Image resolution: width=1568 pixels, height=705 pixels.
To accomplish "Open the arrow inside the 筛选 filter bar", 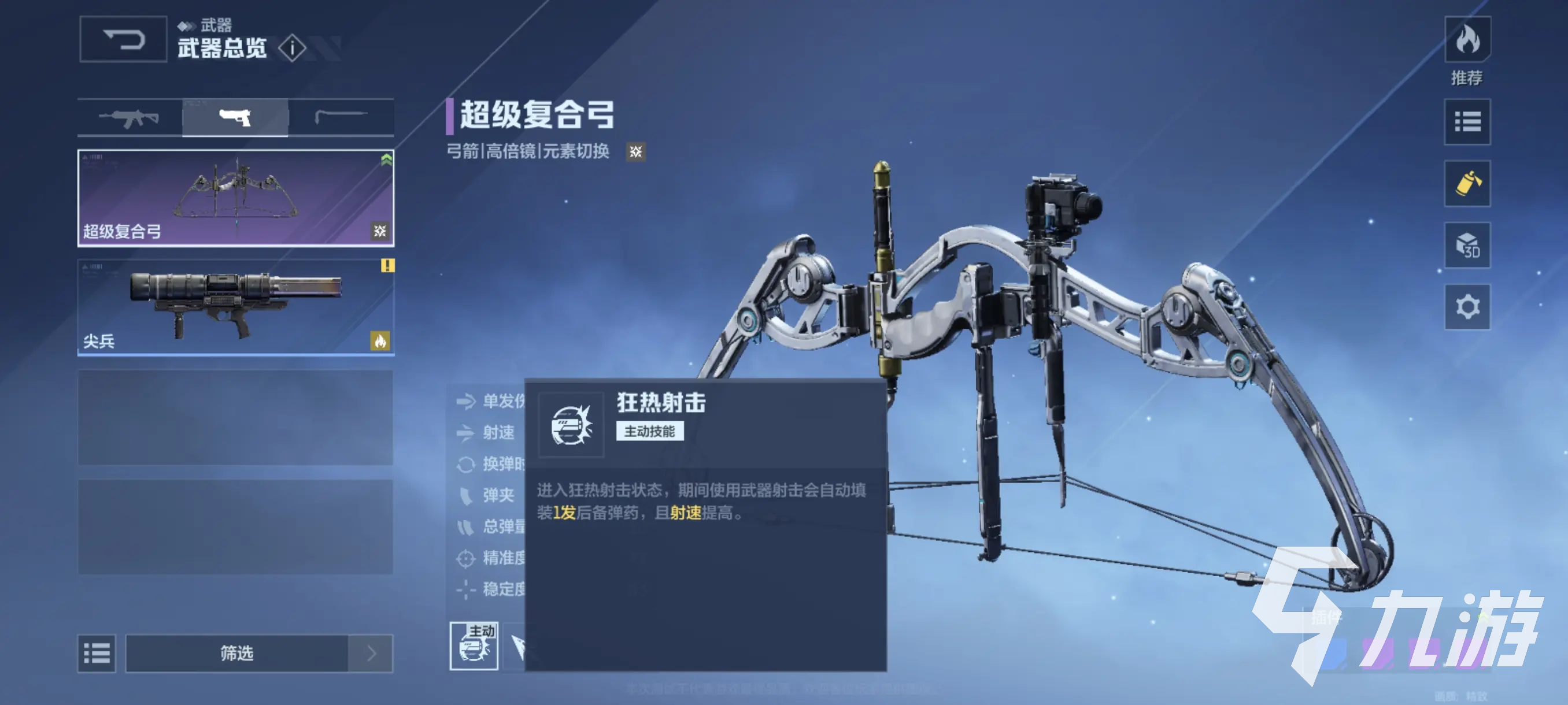I will tap(370, 654).
